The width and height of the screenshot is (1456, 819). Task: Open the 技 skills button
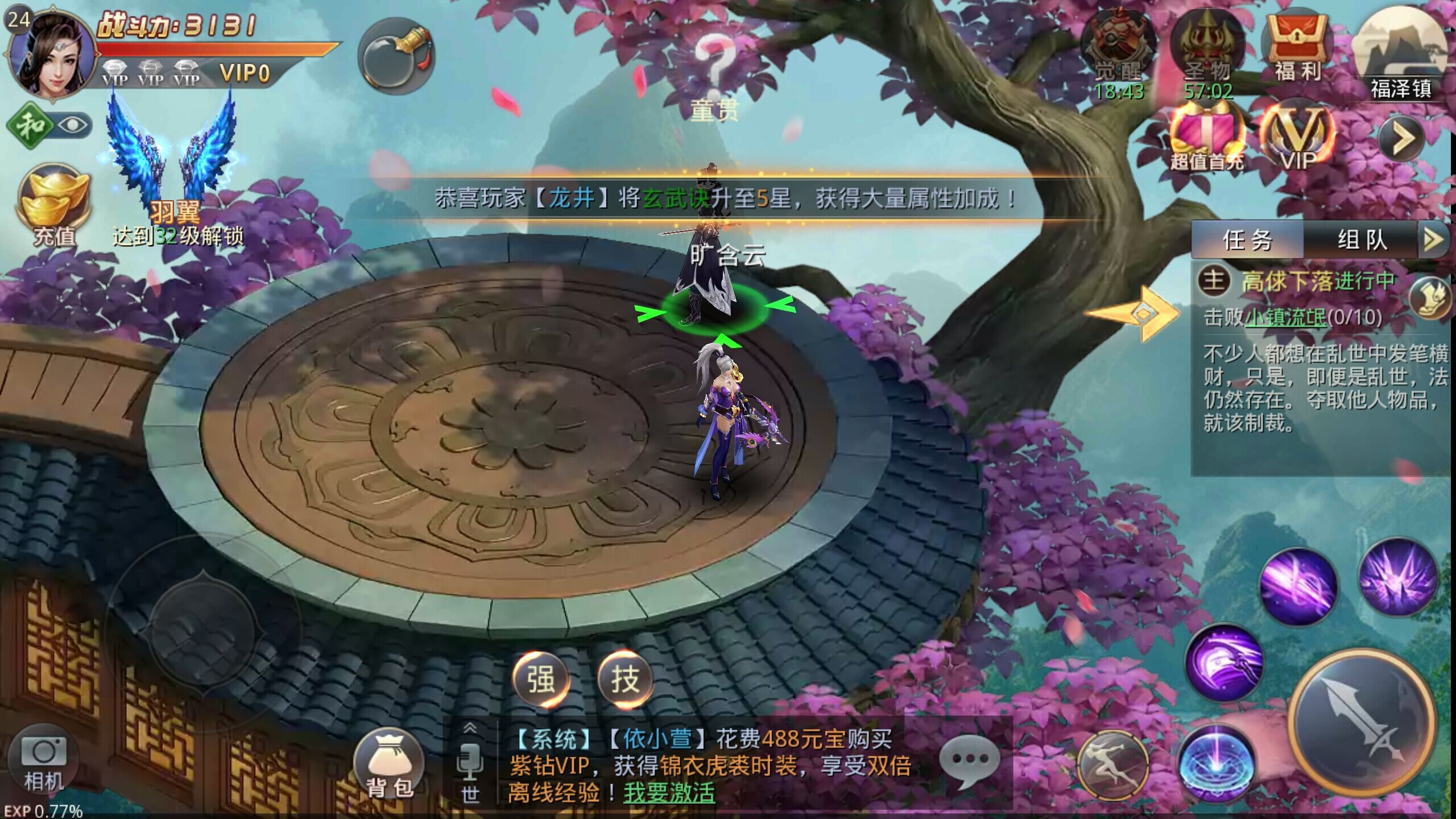pos(625,679)
